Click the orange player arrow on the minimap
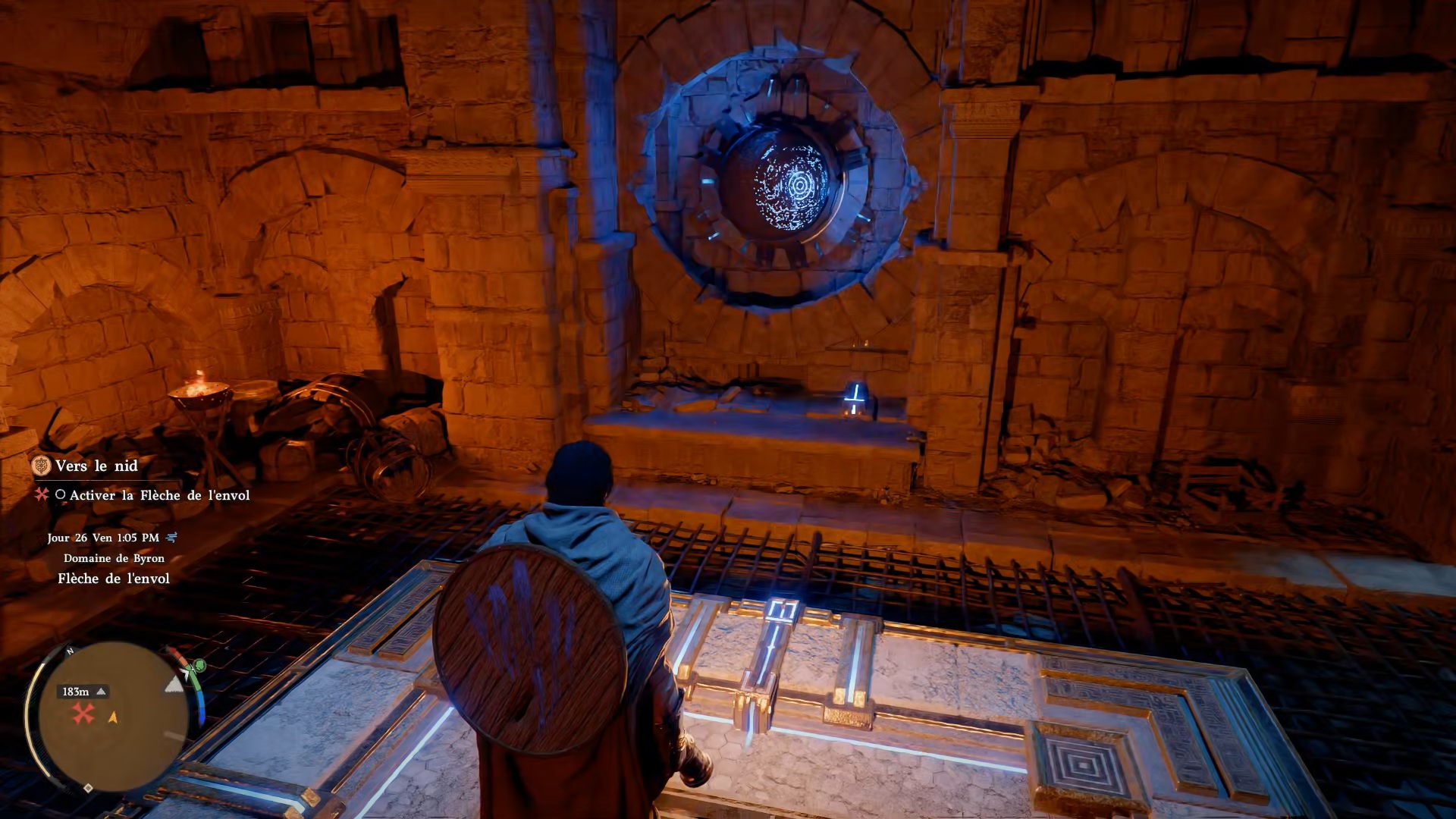1456x819 pixels. [x=113, y=717]
